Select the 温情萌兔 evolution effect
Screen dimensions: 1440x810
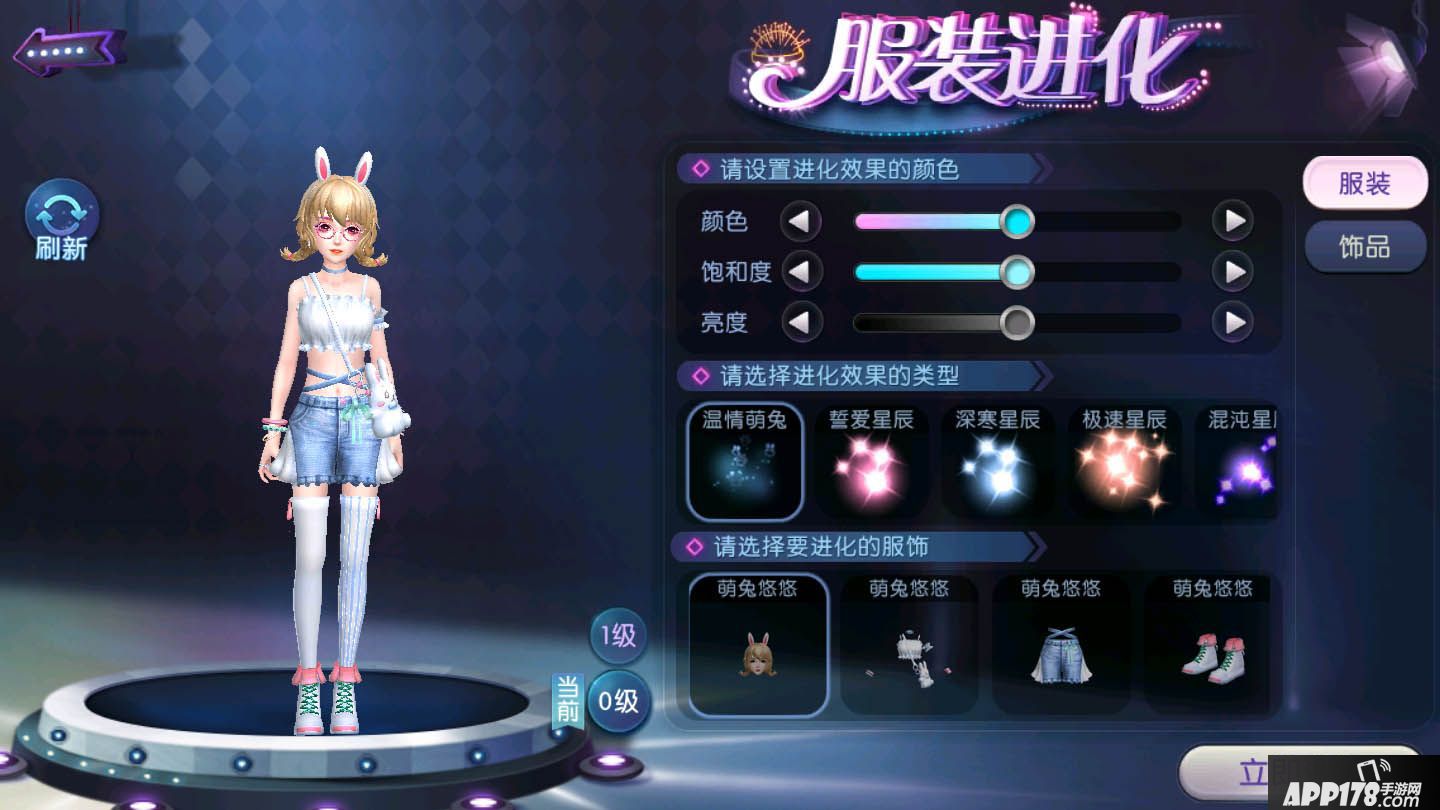click(x=743, y=460)
